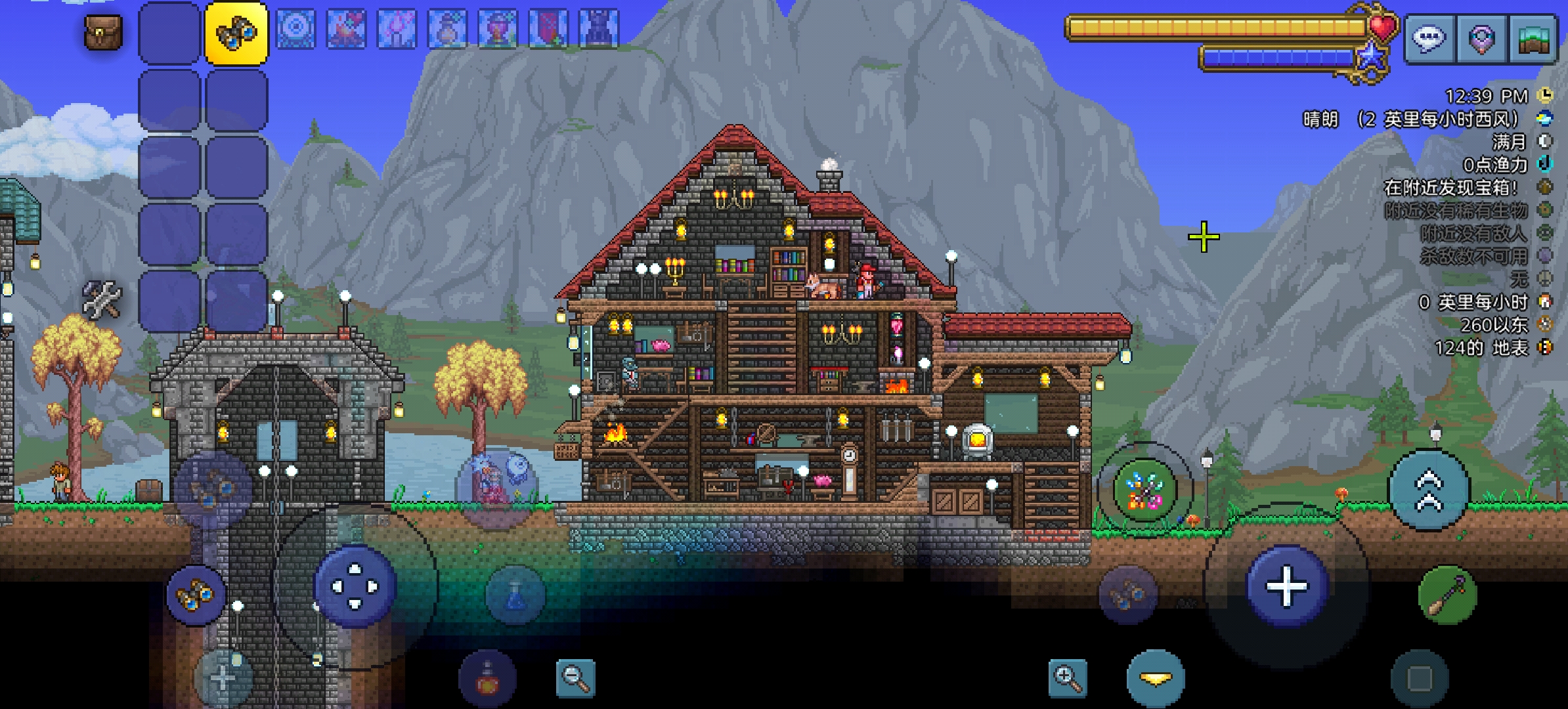
Task: Use the quick blue mana potion button
Action: (x=515, y=595)
